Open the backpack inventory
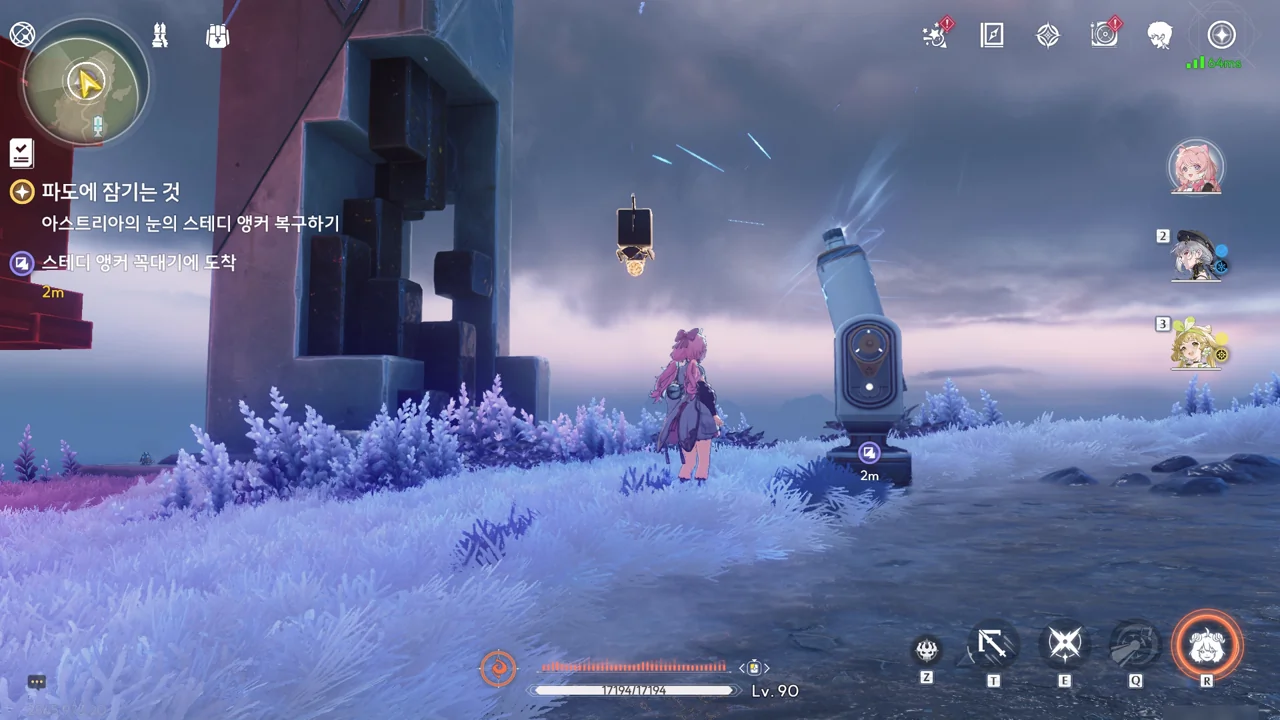 click(x=217, y=36)
